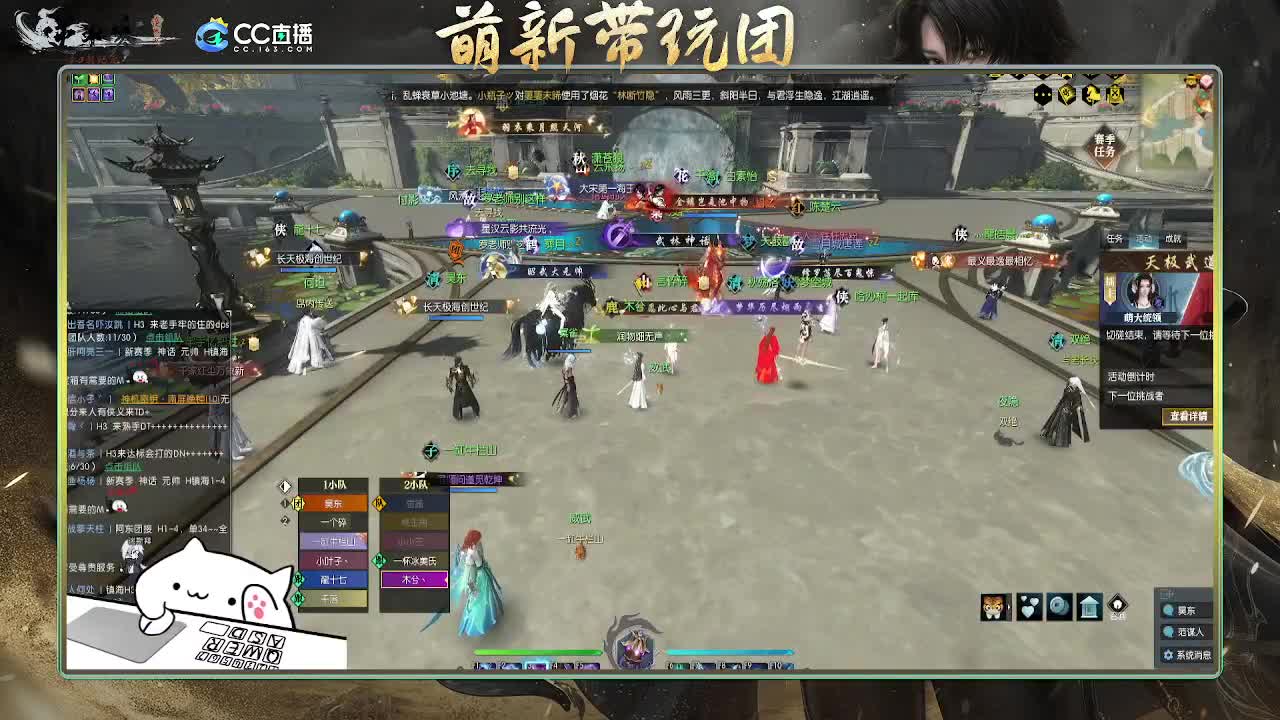The image size is (1280, 720).
Task: Click the gear icon beside 系统消息 chat entry
Action: [x=1168, y=654]
